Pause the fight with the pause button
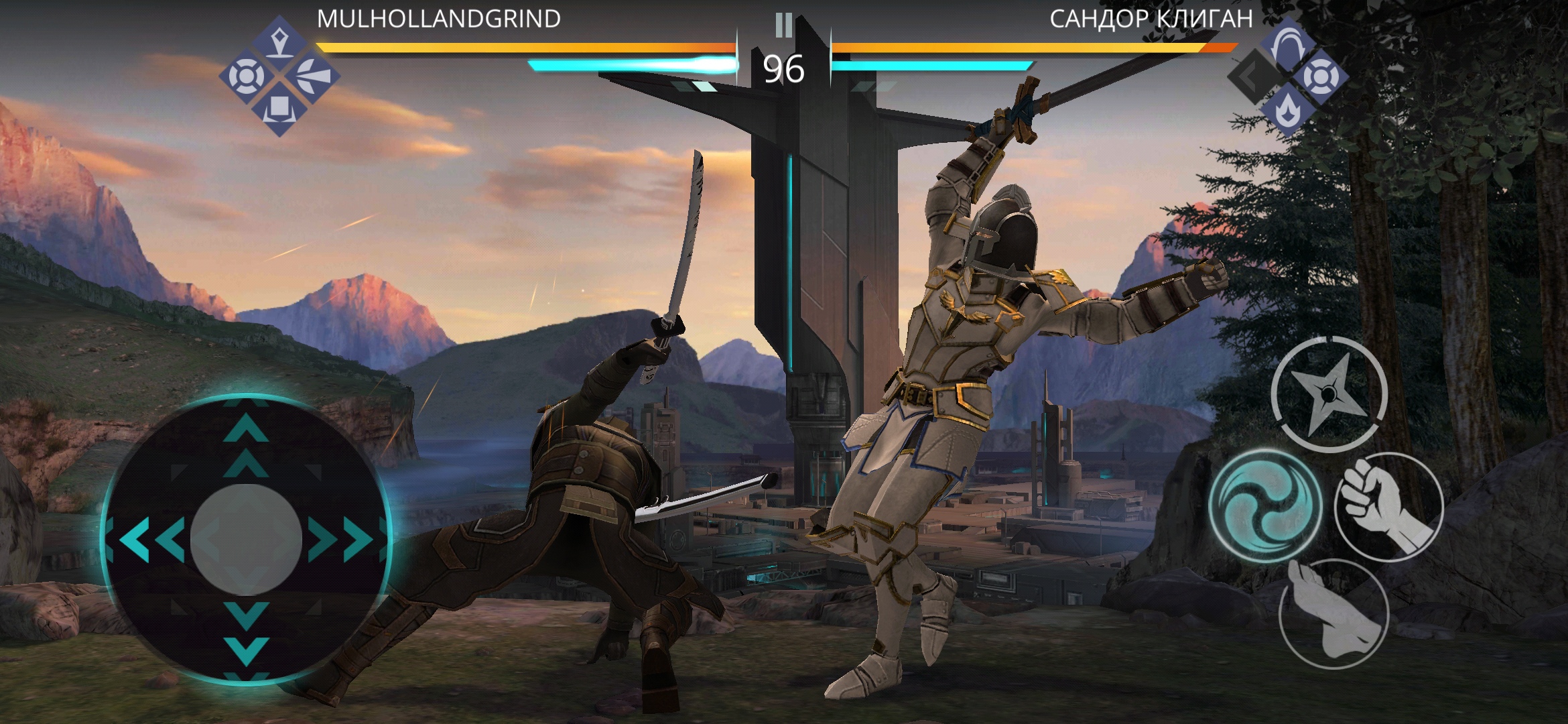Image resolution: width=1568 pixels, height=724 pixels. (x=783, y=25)
